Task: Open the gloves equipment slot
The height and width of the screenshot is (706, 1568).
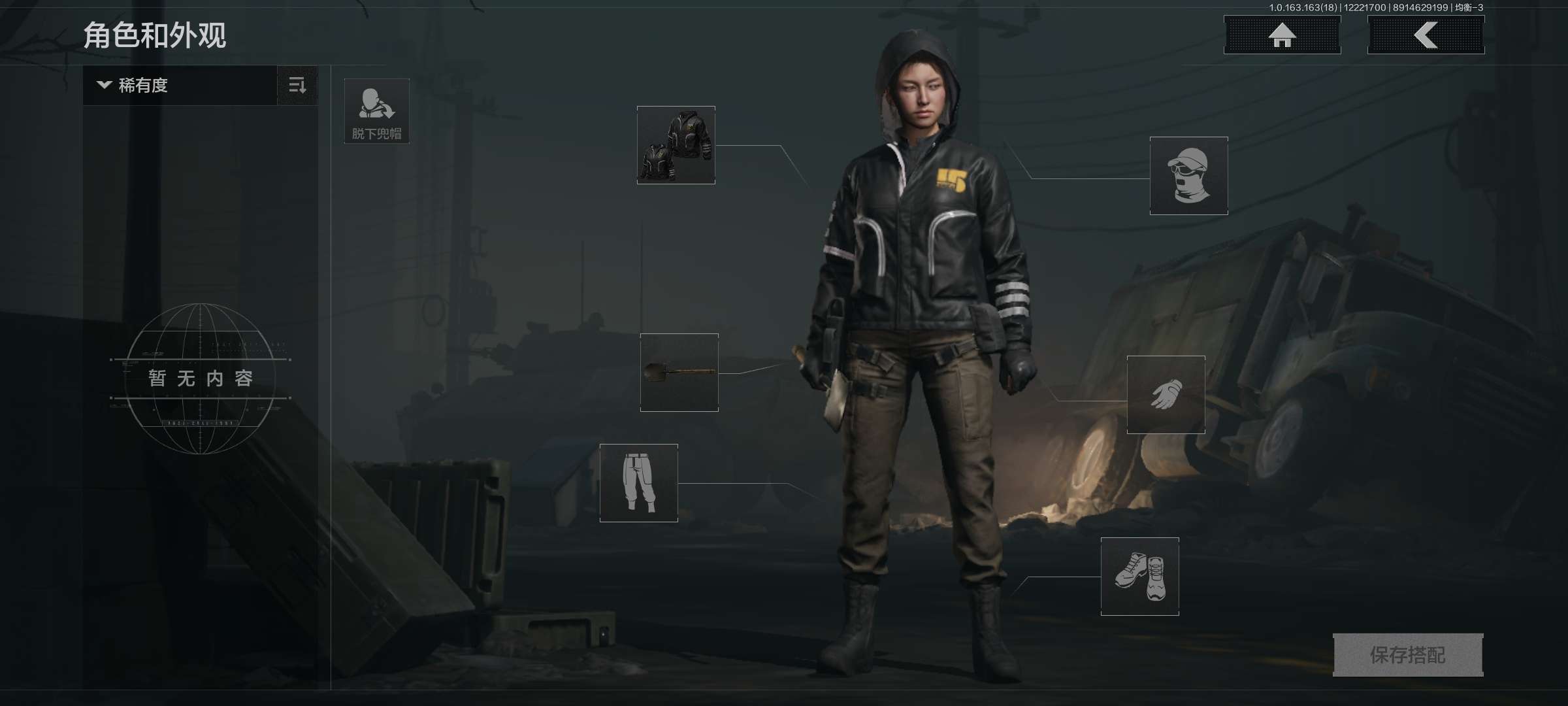Action: point(1166,395)
